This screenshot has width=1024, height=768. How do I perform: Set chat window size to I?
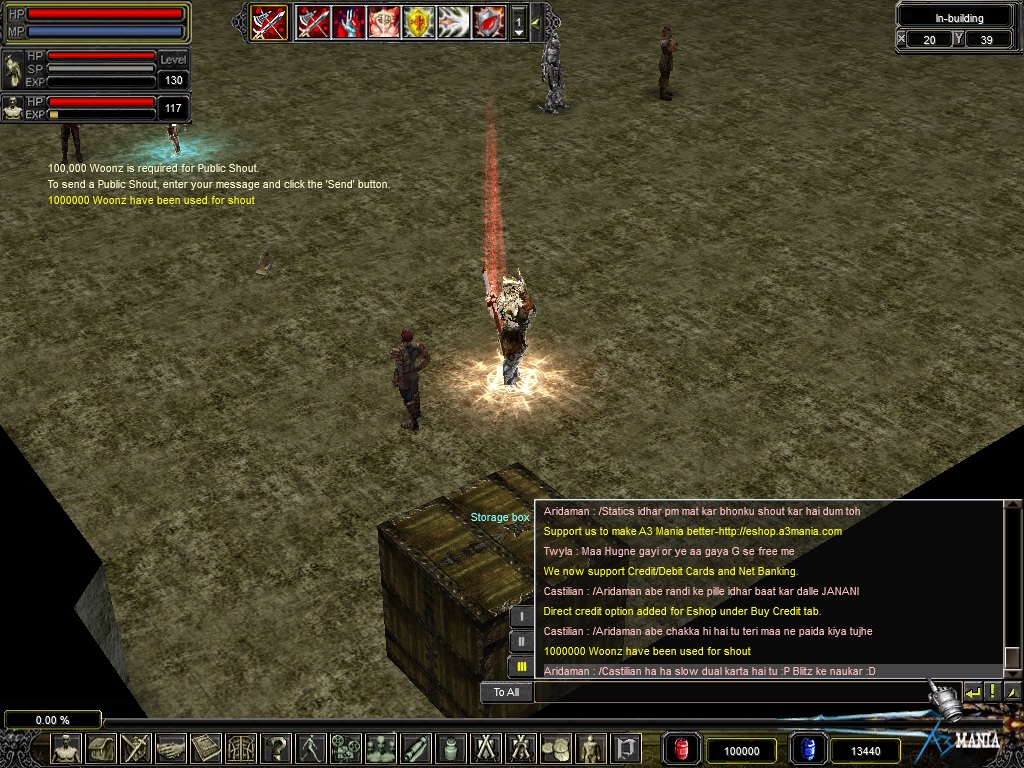(x=521, y=617)
